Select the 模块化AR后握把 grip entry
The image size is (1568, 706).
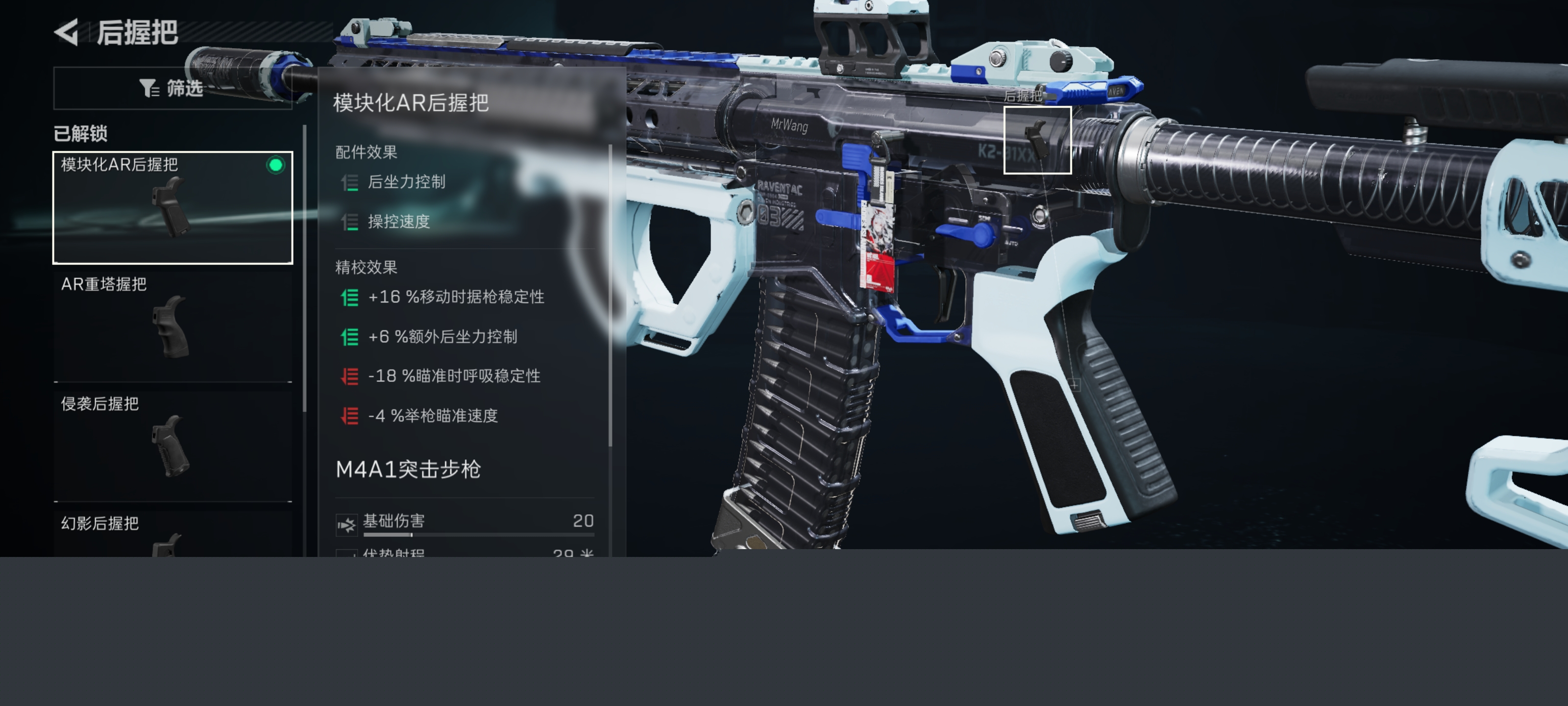(x=173, y=207)
